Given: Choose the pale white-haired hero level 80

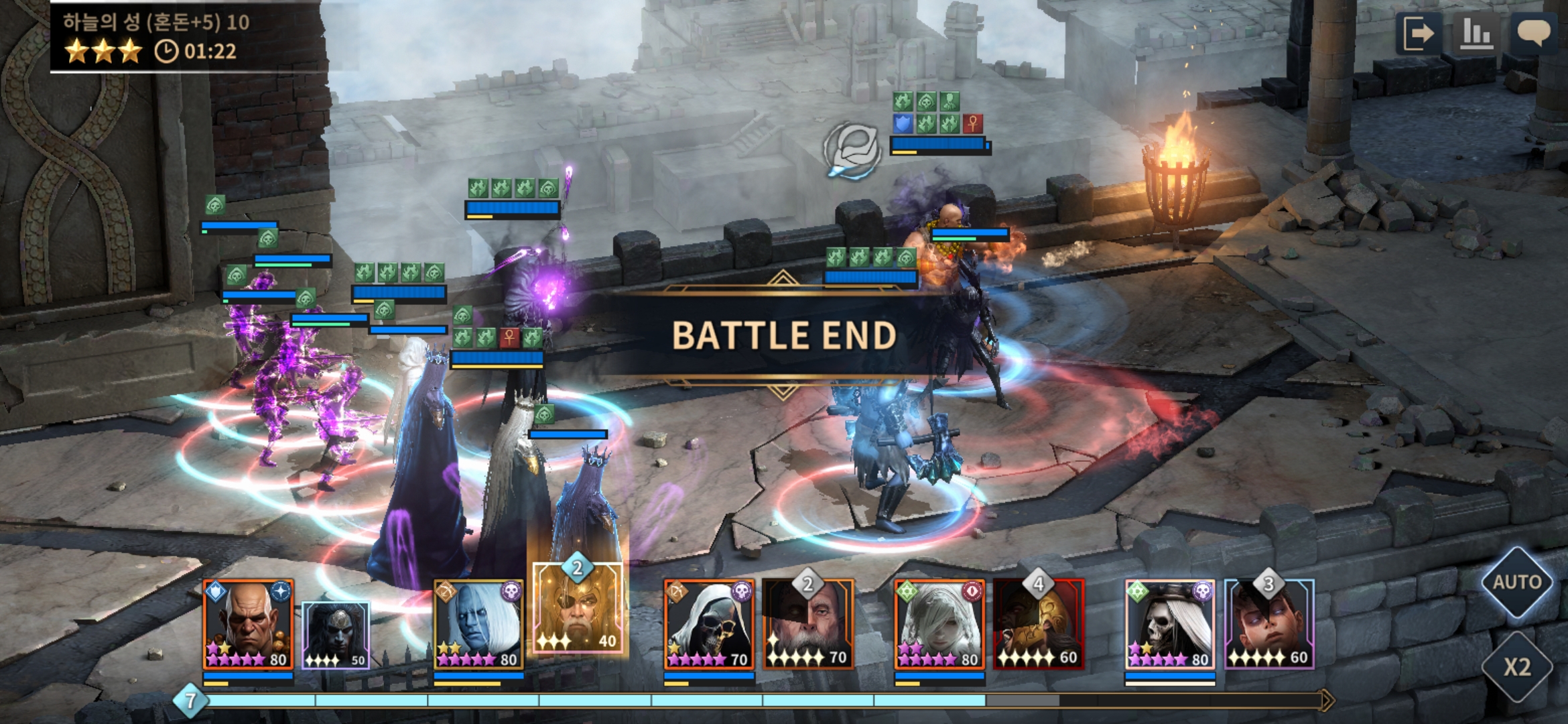Looking at the screenshot, I should (478, 625).
